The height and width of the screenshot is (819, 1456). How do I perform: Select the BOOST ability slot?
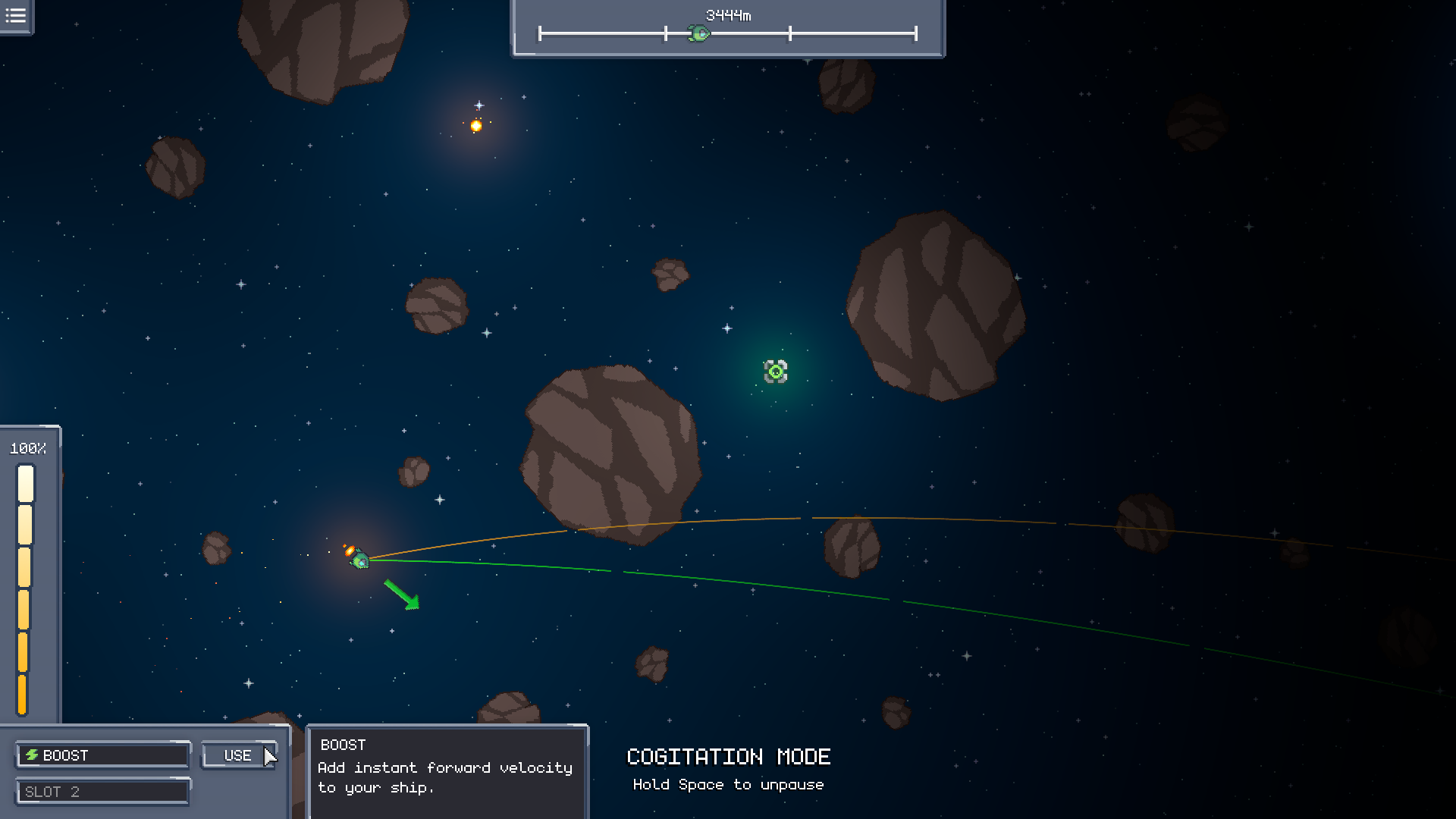(103, 755)
